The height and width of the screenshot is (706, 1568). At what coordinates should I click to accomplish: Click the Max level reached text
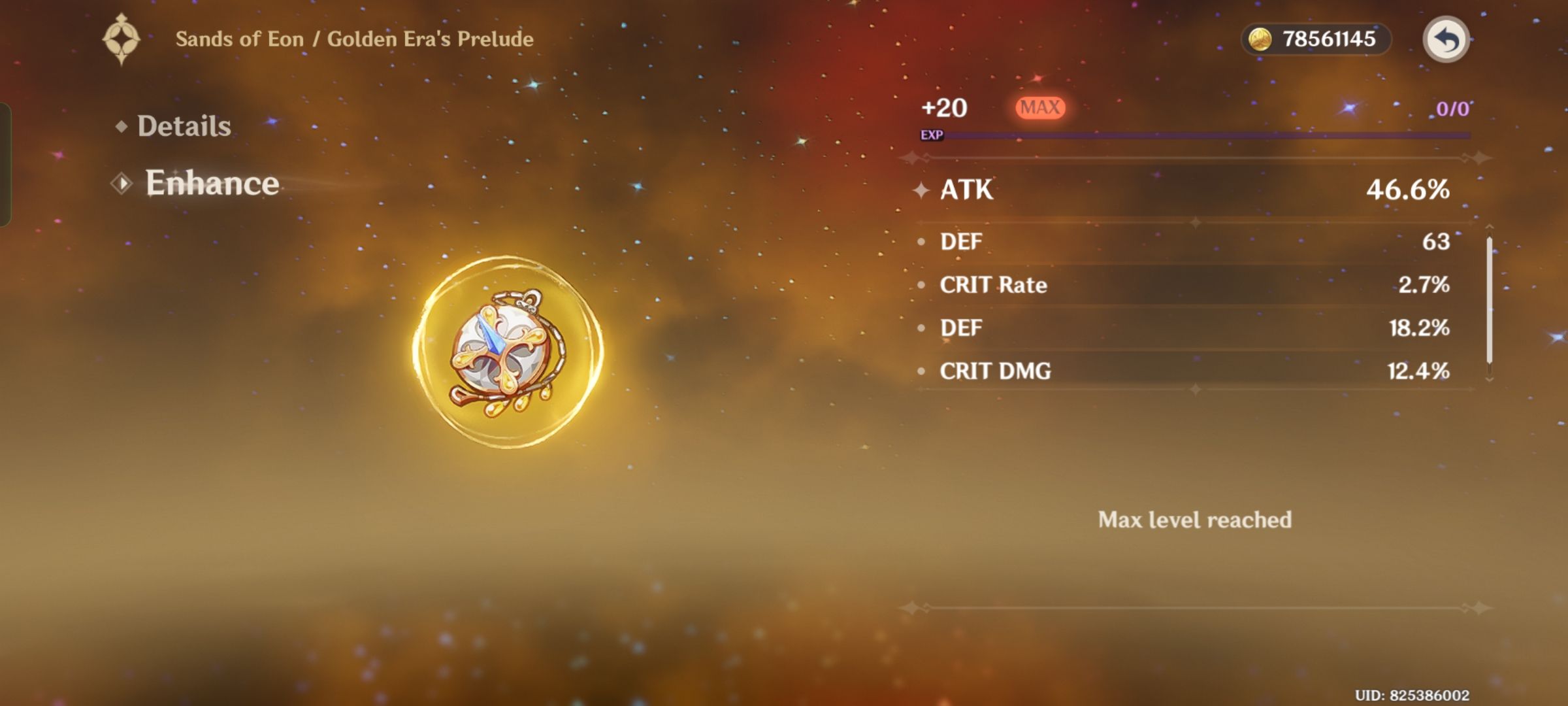click(1196, 520)
